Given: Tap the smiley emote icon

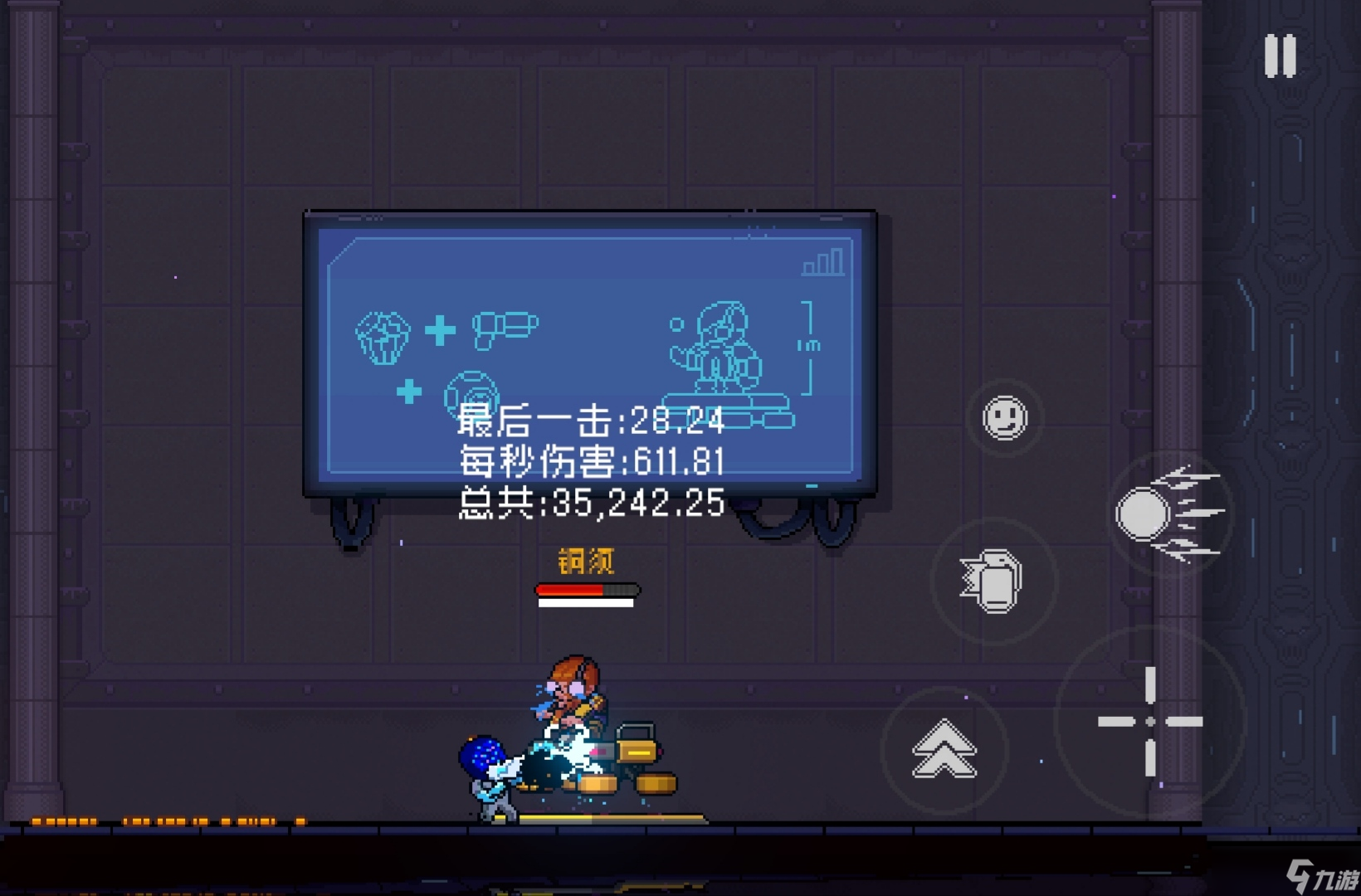Looking at the screenshot, I should 1003,419.
